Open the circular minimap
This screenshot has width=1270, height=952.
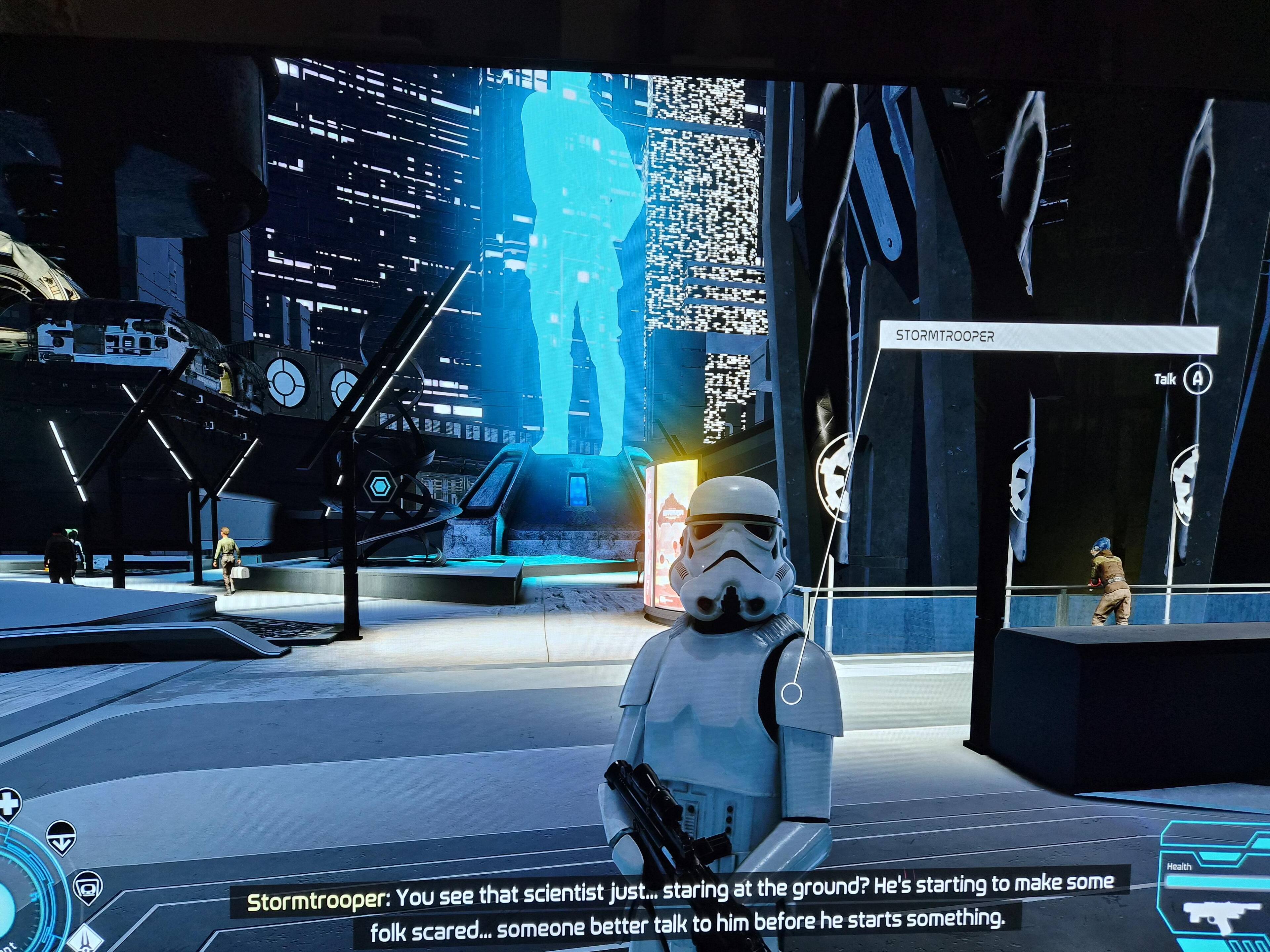click(x=17, y=901)
